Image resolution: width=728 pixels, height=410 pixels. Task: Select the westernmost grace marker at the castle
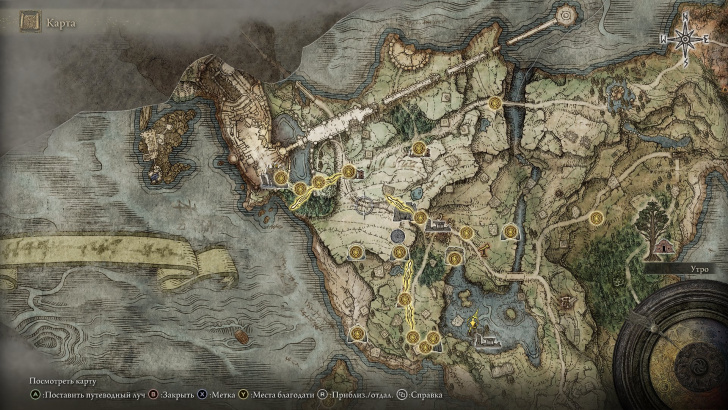[282, 179]
